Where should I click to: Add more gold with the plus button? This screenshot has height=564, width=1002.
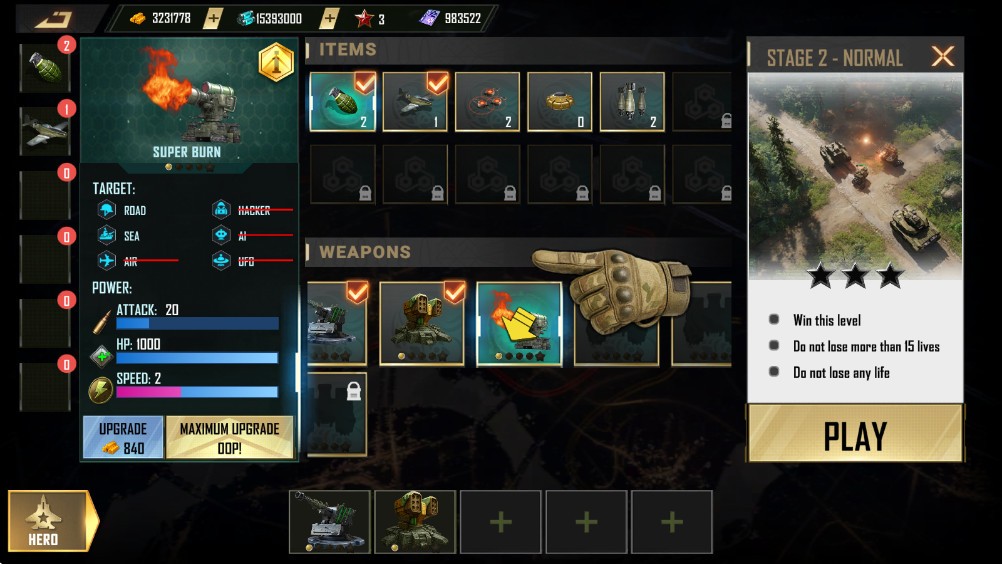[213, 18]
